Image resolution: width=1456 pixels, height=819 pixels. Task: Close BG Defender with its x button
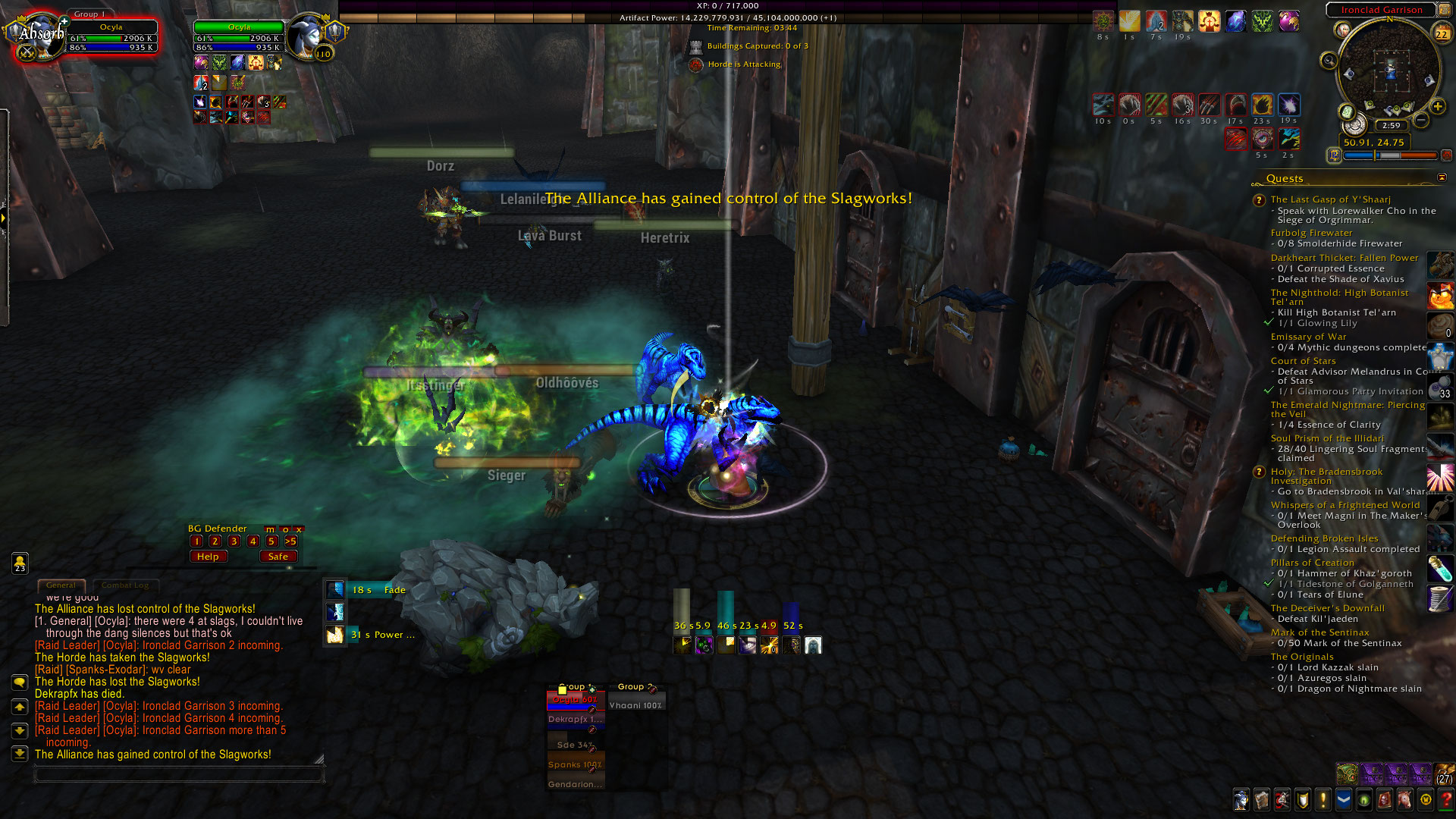click(x=299, y=529)
